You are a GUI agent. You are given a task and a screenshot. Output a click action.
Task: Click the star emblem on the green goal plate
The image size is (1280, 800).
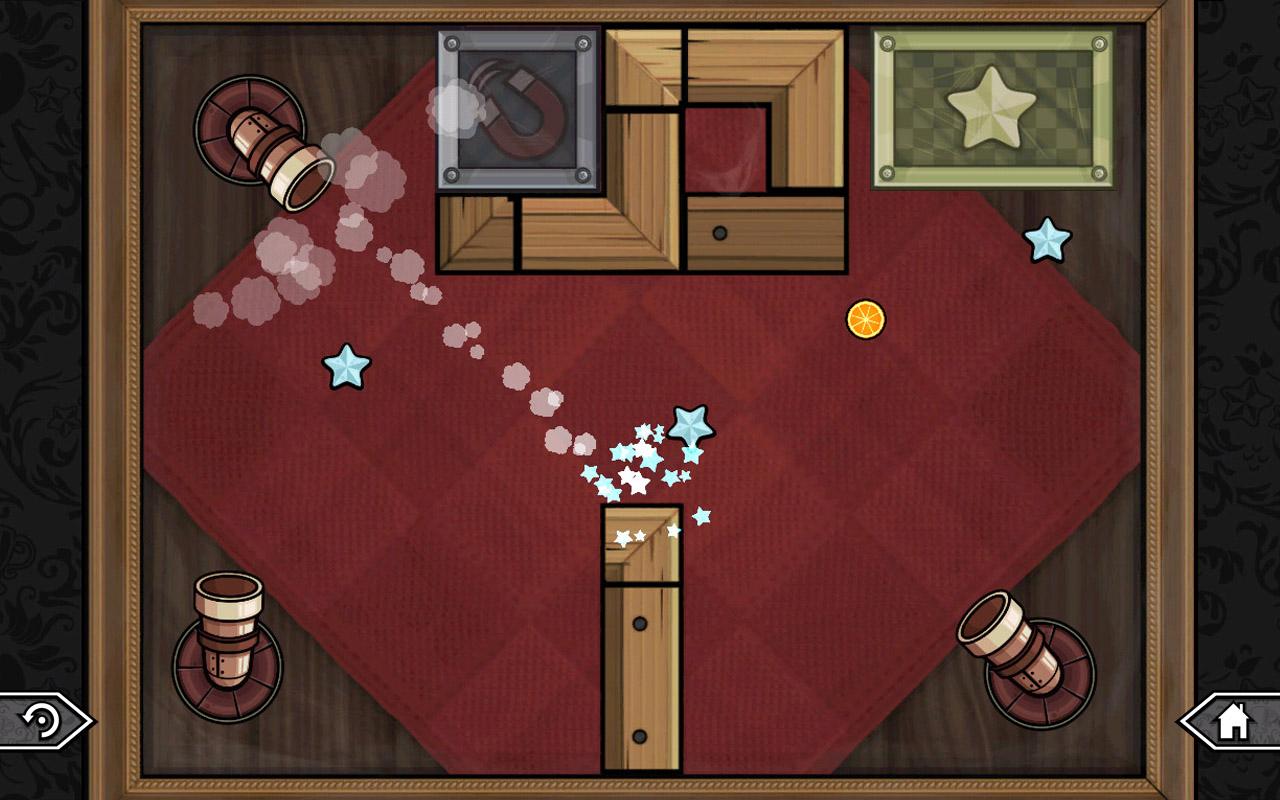pyautogui.click(x=993, y=107)
